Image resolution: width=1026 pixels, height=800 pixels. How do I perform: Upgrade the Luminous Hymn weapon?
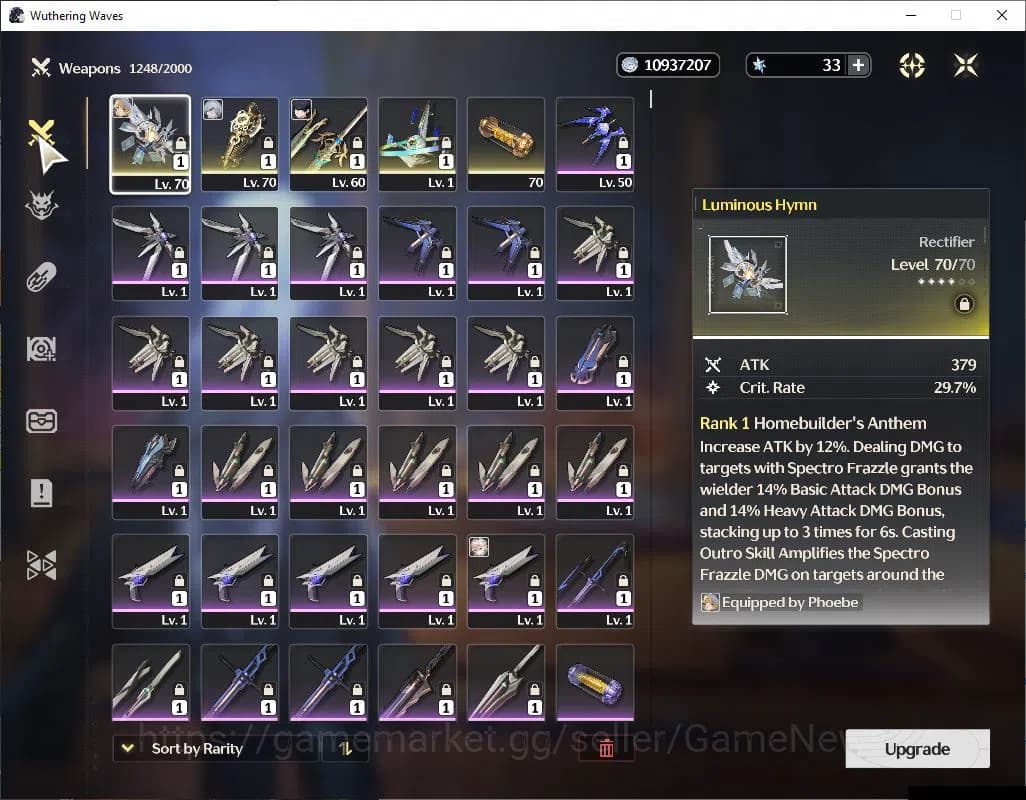pos(917,749)
